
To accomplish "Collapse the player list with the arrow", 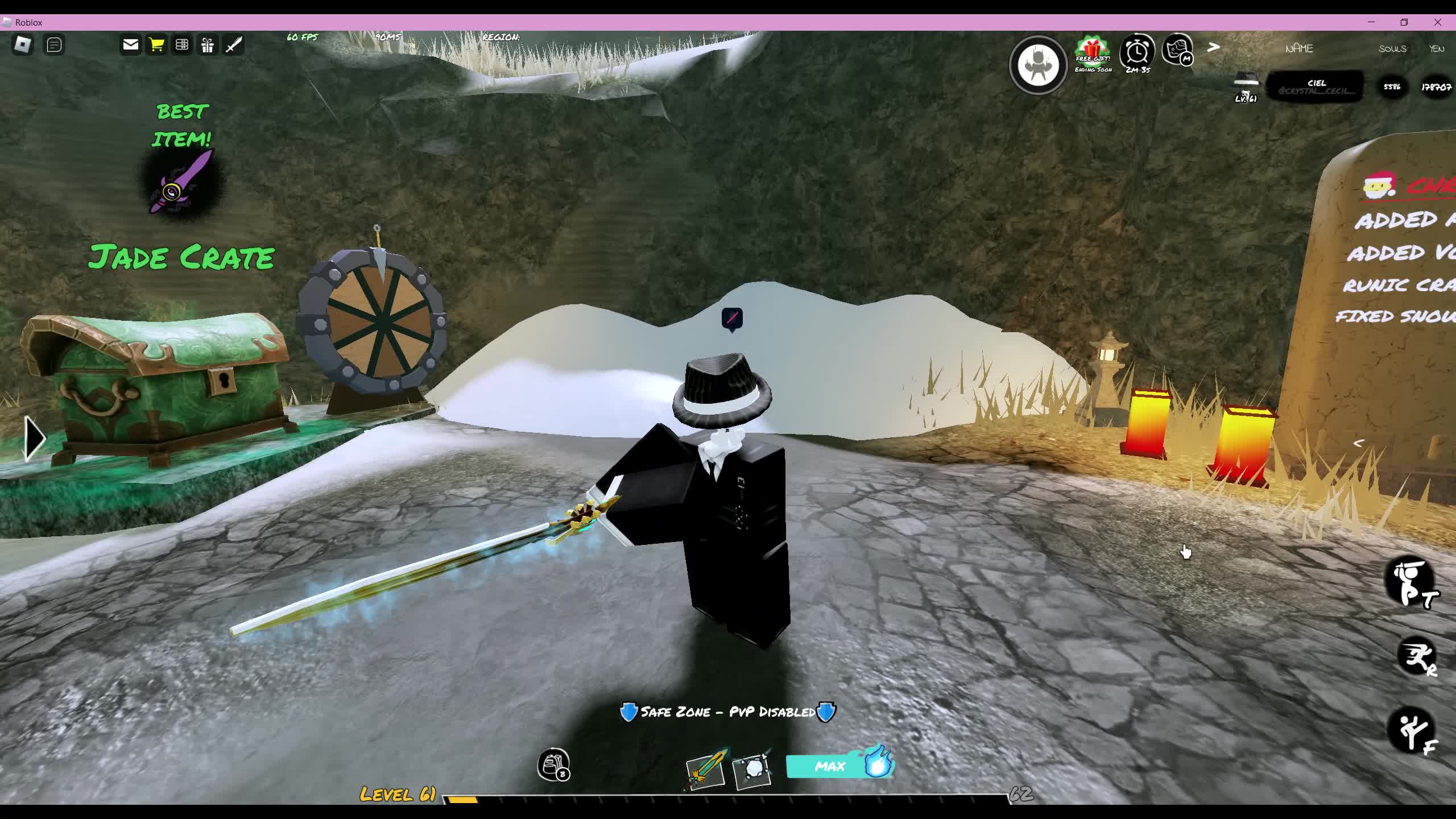I will click(x=1213, y=48).
